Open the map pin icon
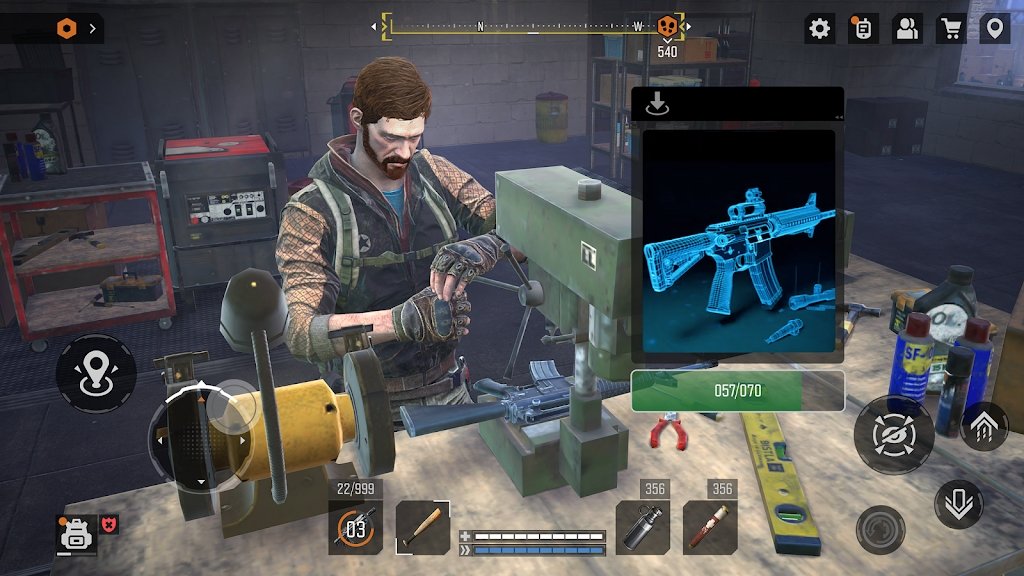The height and width of the screenshot is (576, 1024). [x=994, y=28]
